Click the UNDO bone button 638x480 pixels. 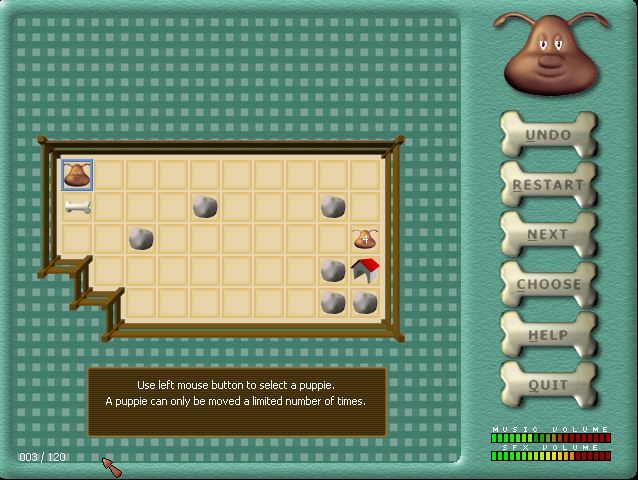click(x=548, y=135)
